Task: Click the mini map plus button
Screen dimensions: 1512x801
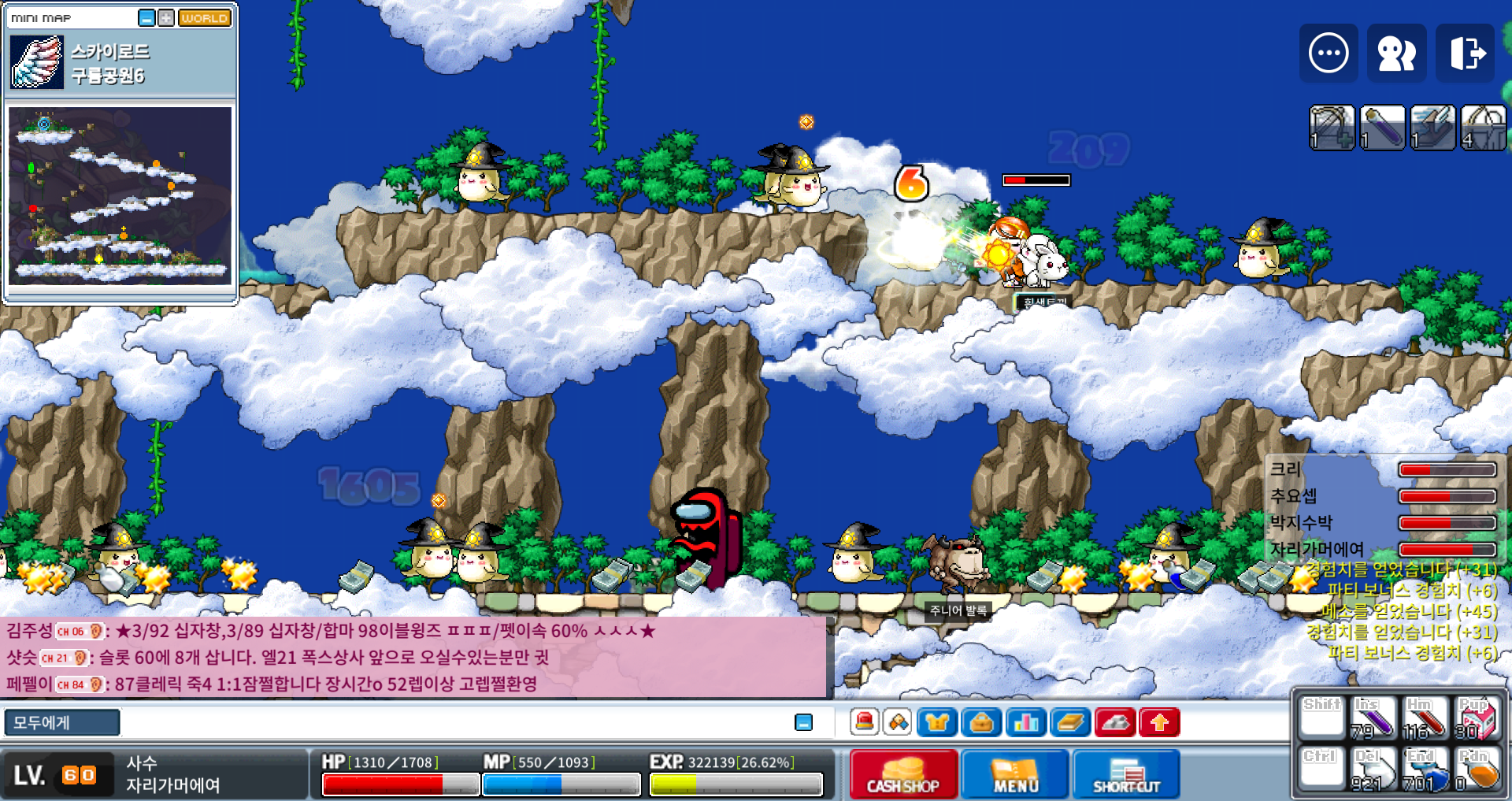Action: pos(166,18)
